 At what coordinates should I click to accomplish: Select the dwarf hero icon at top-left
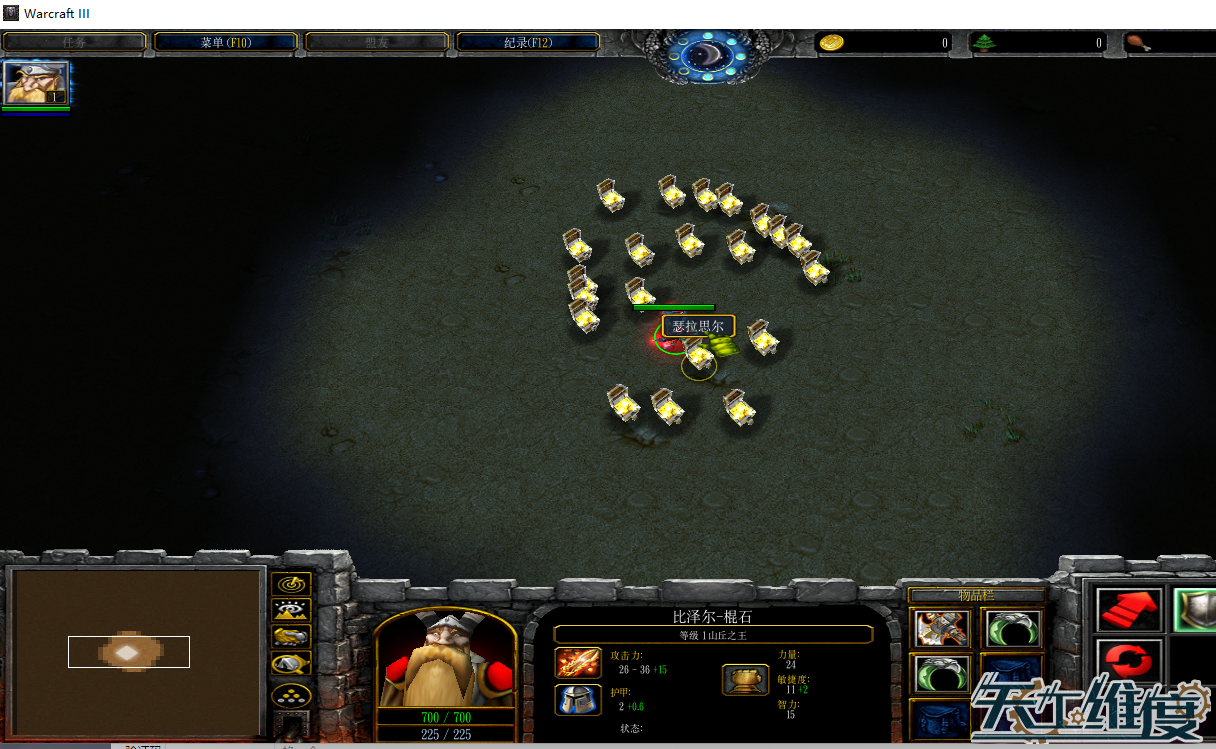[36, 82]
